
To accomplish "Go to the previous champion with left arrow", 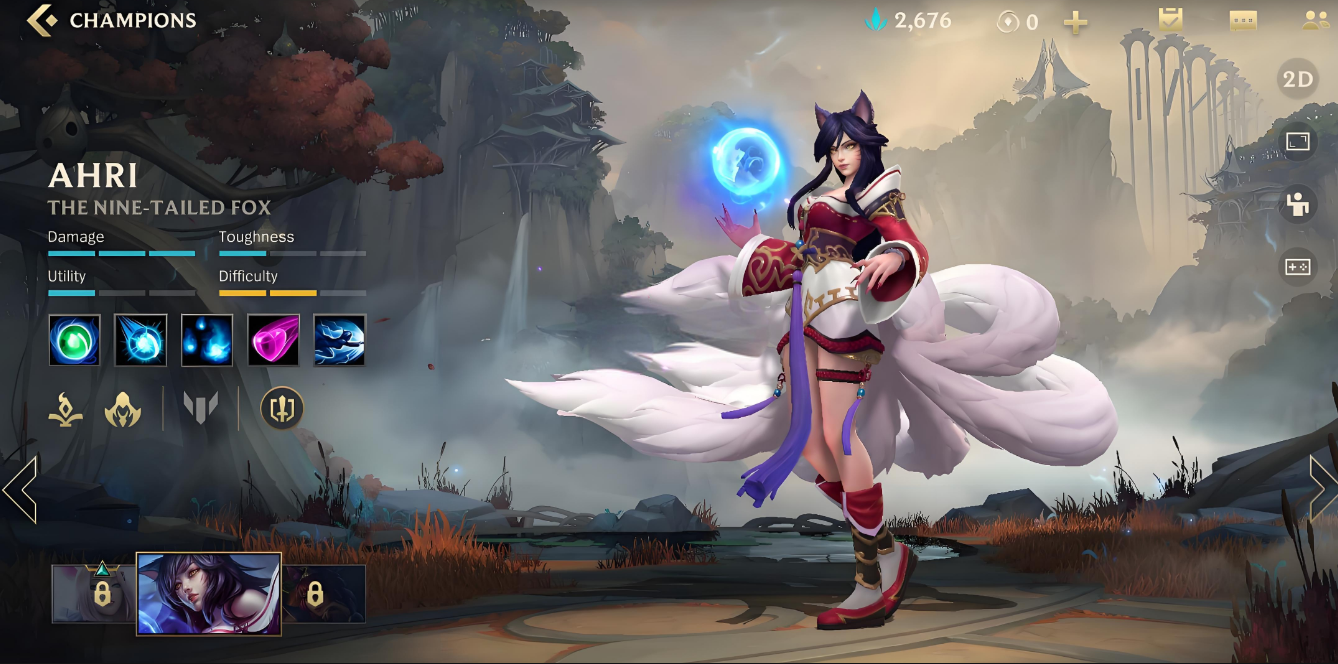I will (20, 490).
